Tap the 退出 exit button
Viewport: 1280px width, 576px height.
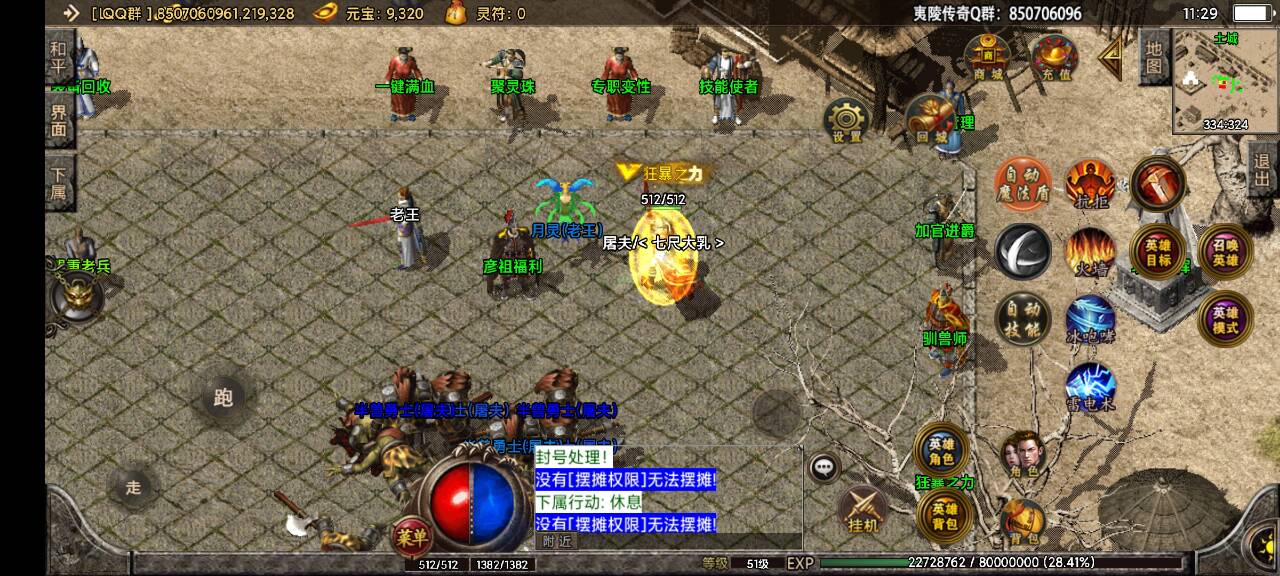[x=1262, y=175]
